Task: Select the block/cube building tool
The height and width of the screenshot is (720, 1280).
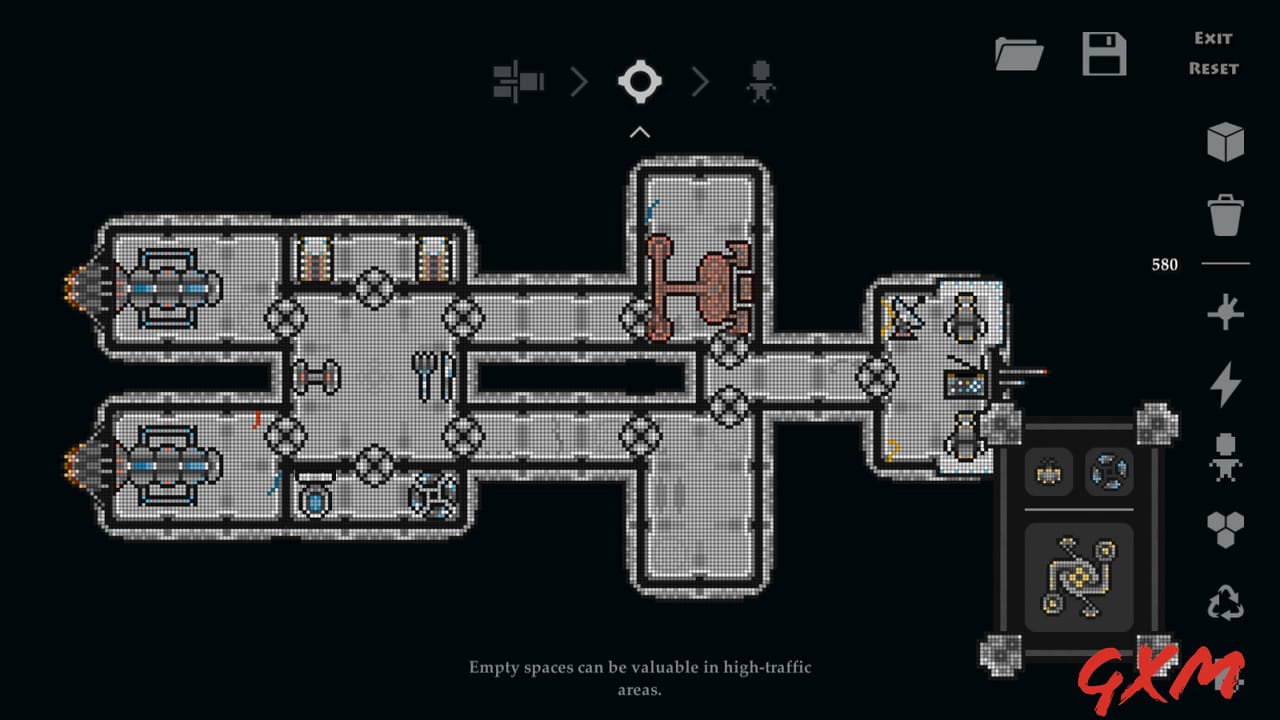Action: click(1226, 140)
